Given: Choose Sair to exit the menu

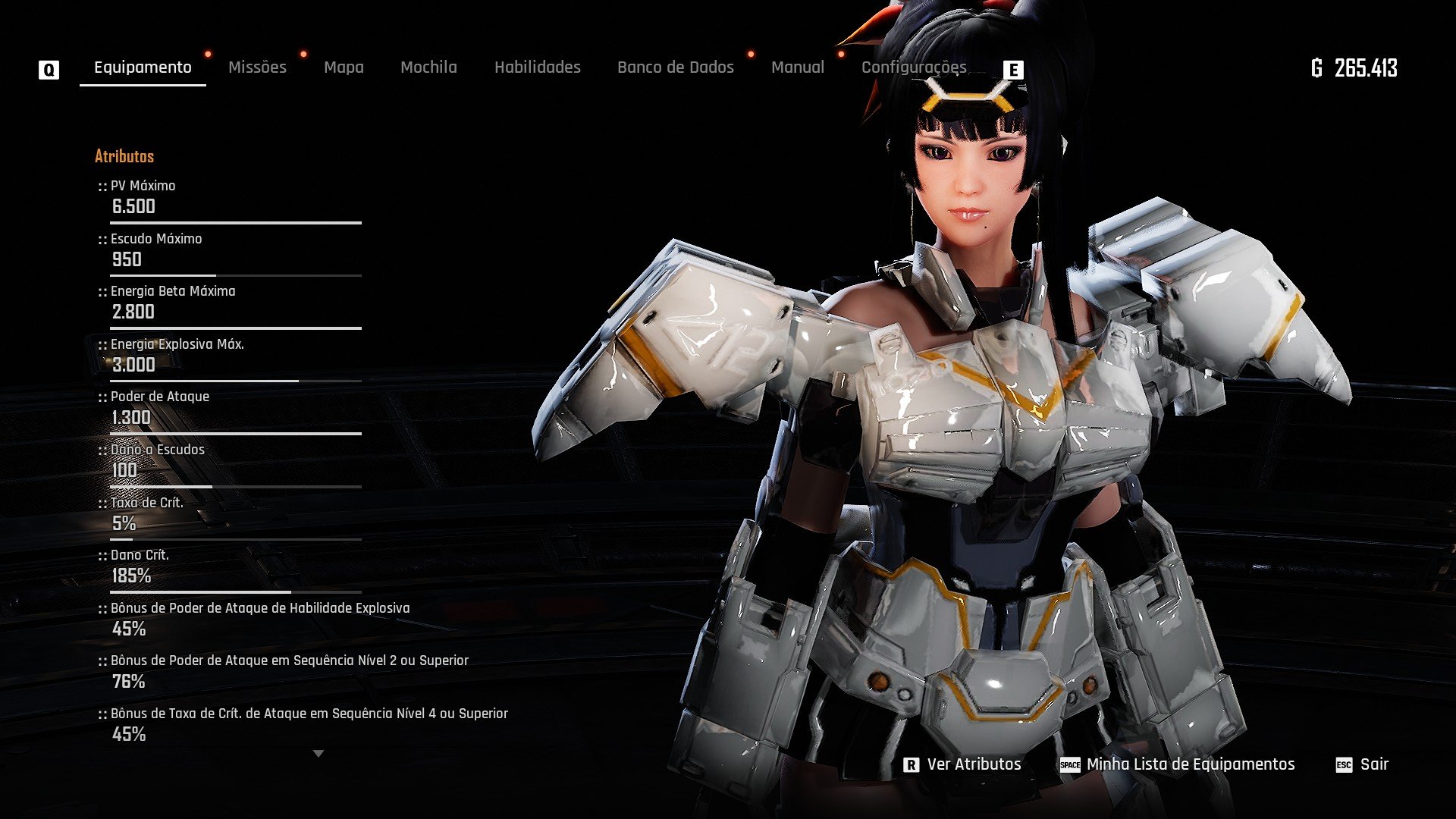Looking at the screenshot, I should pyautogui.click(x=1363, y=764).
